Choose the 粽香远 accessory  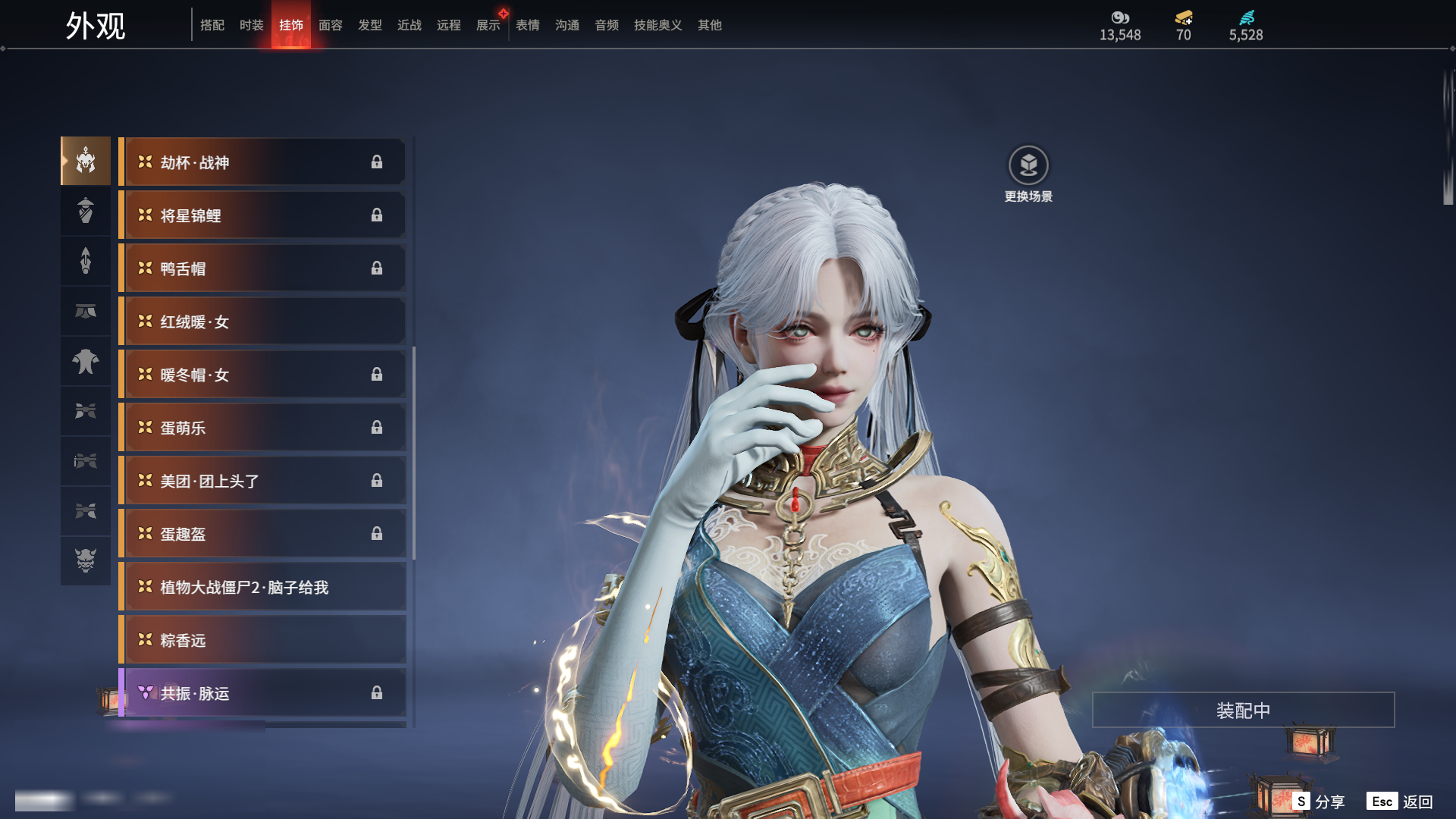(262, 640)
